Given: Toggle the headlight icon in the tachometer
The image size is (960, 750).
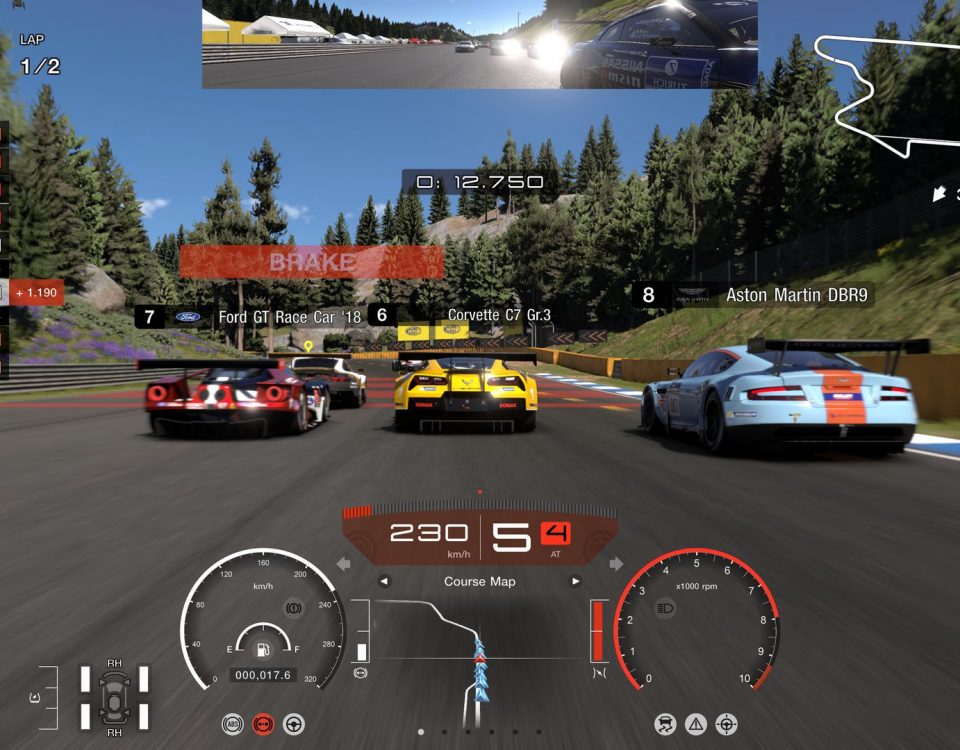Looking at the screenshot, I should [665, 607].
